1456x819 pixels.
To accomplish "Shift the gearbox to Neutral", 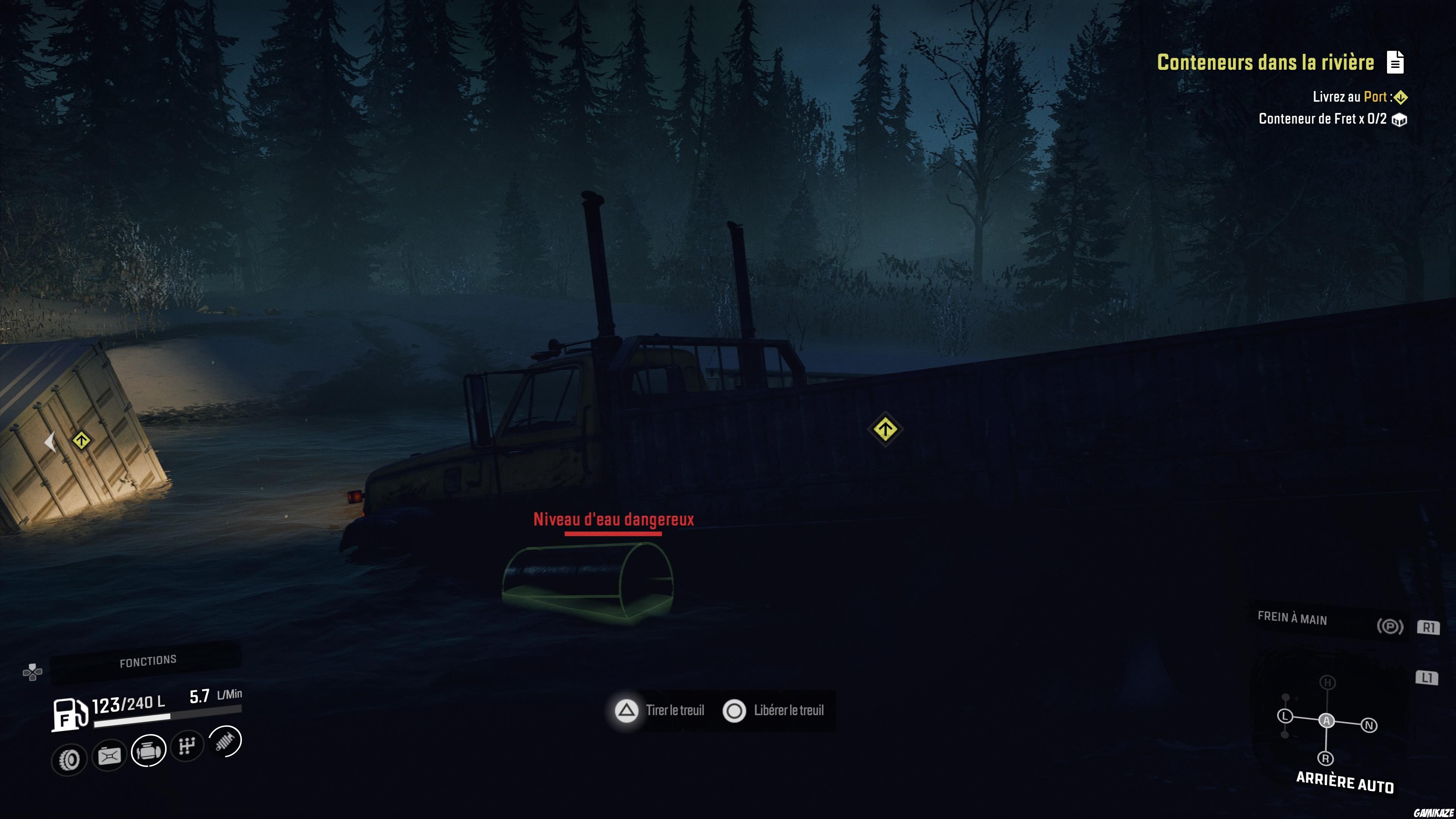I will pos(1369,725).
